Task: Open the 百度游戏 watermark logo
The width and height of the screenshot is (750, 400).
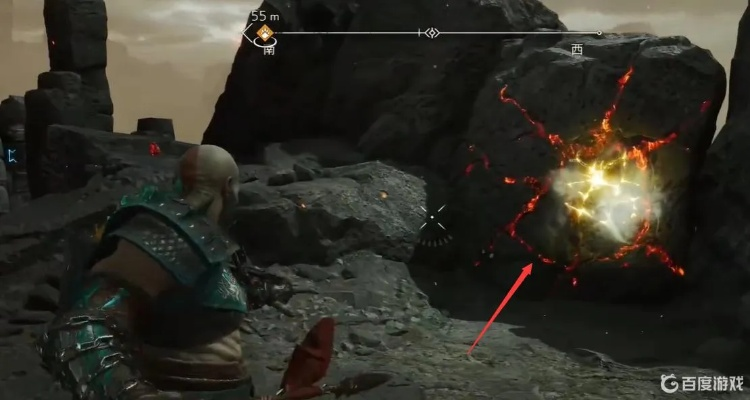Action: pyautogui.click(x=700, y=382)
